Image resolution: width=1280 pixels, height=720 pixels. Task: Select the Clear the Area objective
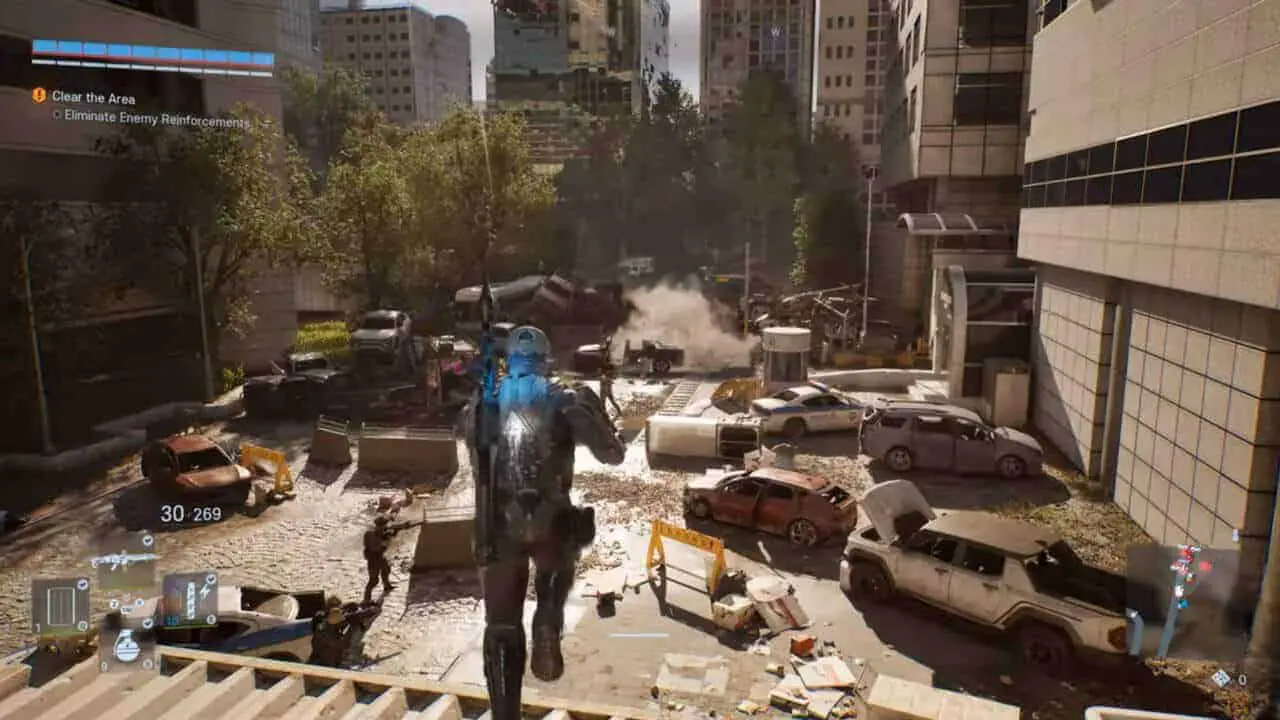(x=93, y=97)
